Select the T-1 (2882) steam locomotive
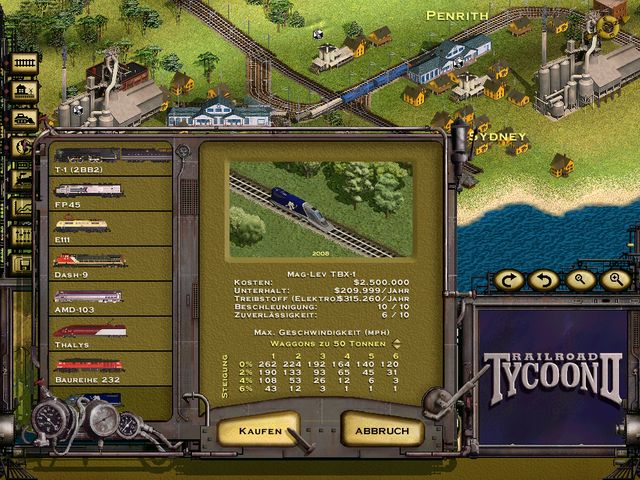The height and width of the screenshot is (480, 640). 108,160
